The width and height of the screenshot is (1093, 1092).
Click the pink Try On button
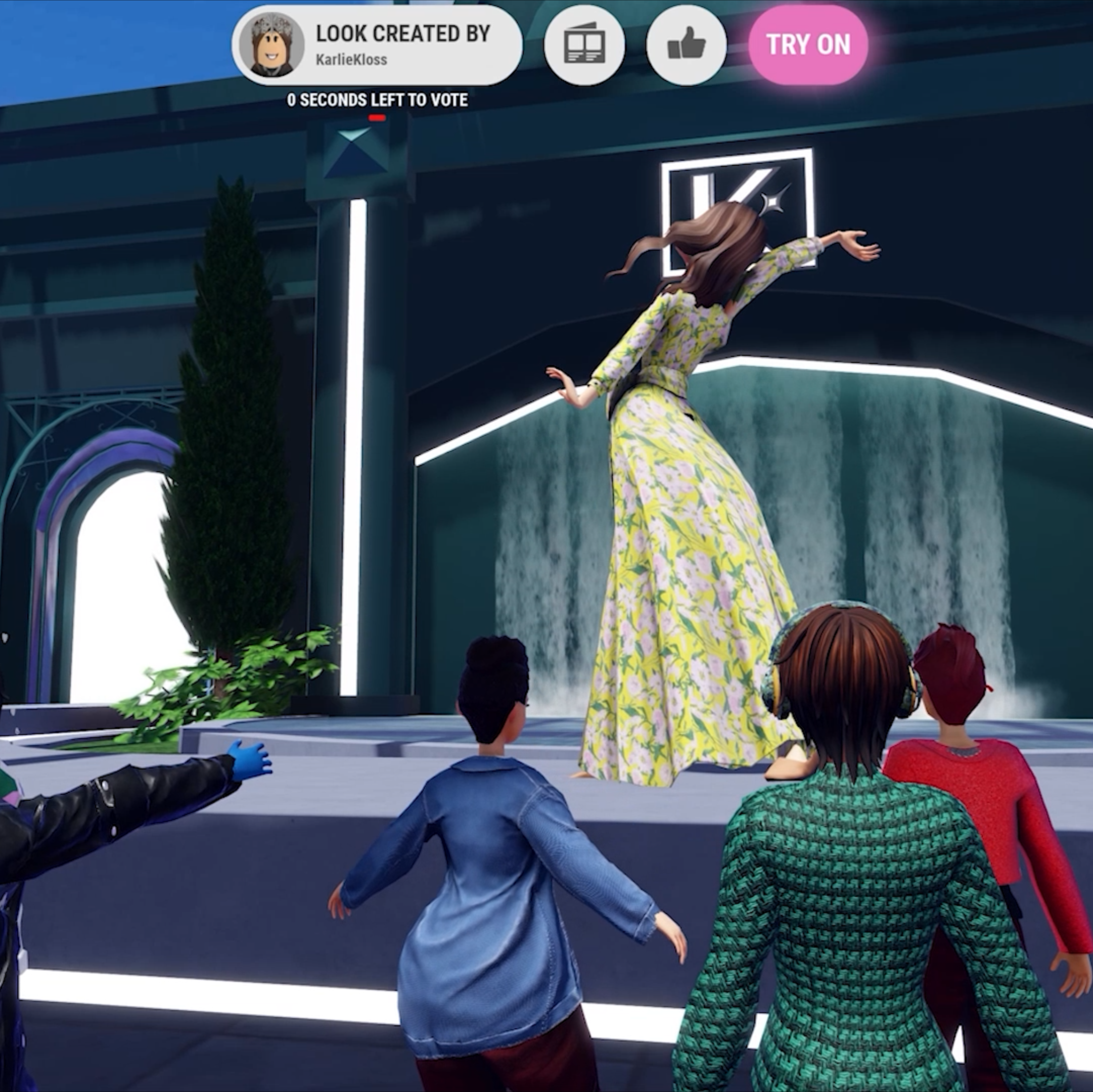[807, 44]
